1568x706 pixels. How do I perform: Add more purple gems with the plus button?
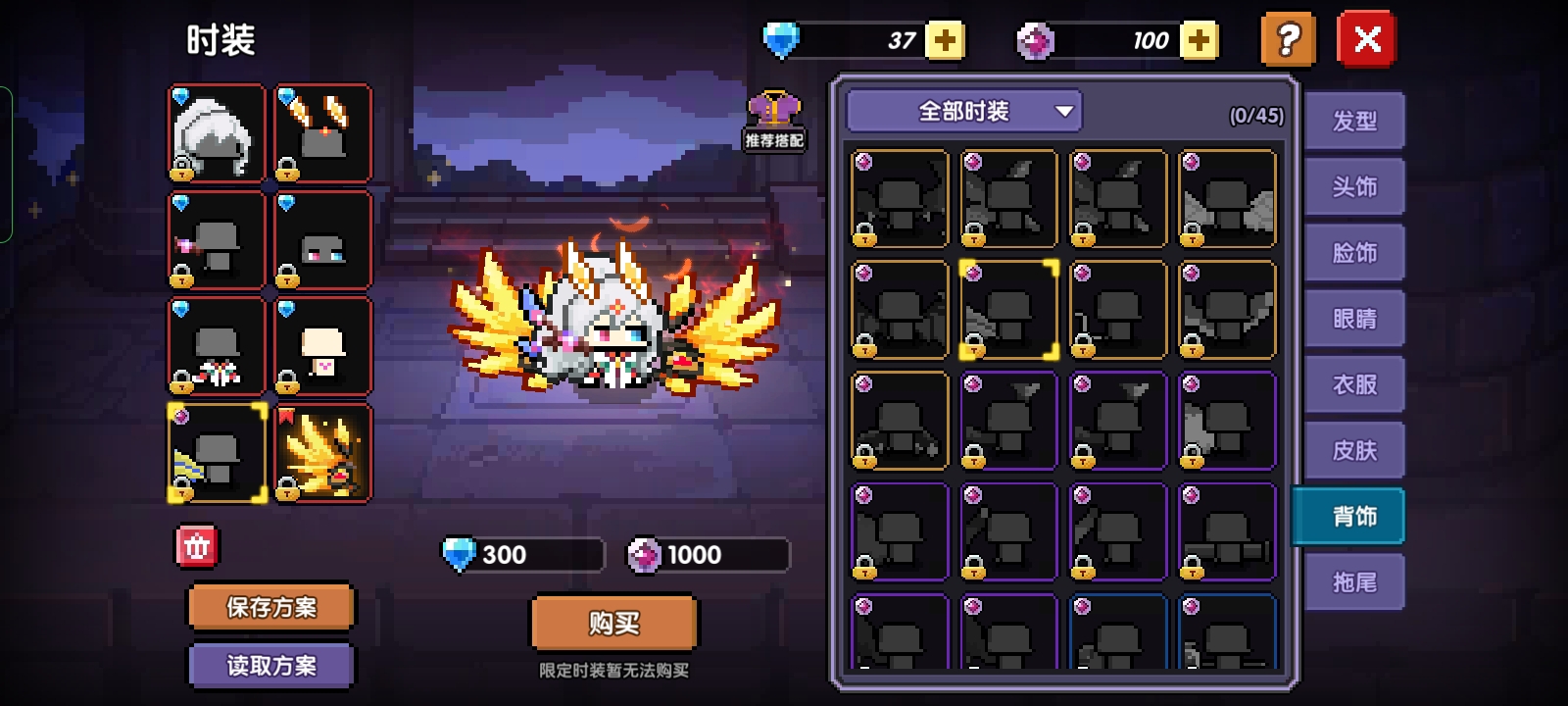click(1199, 40)
